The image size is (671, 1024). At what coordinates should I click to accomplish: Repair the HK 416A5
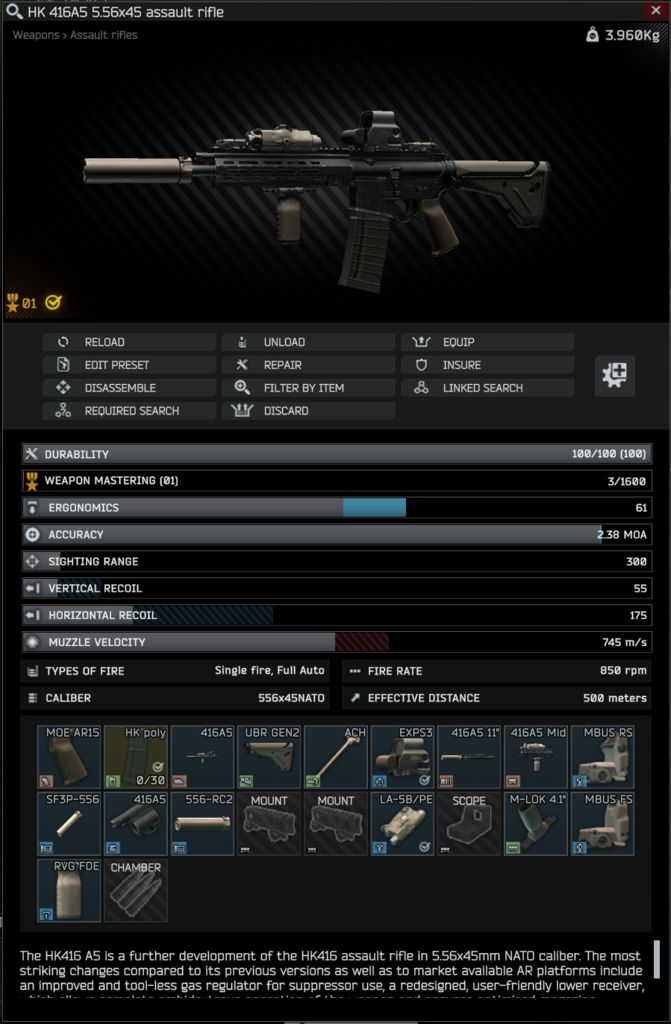click(308, 365)
